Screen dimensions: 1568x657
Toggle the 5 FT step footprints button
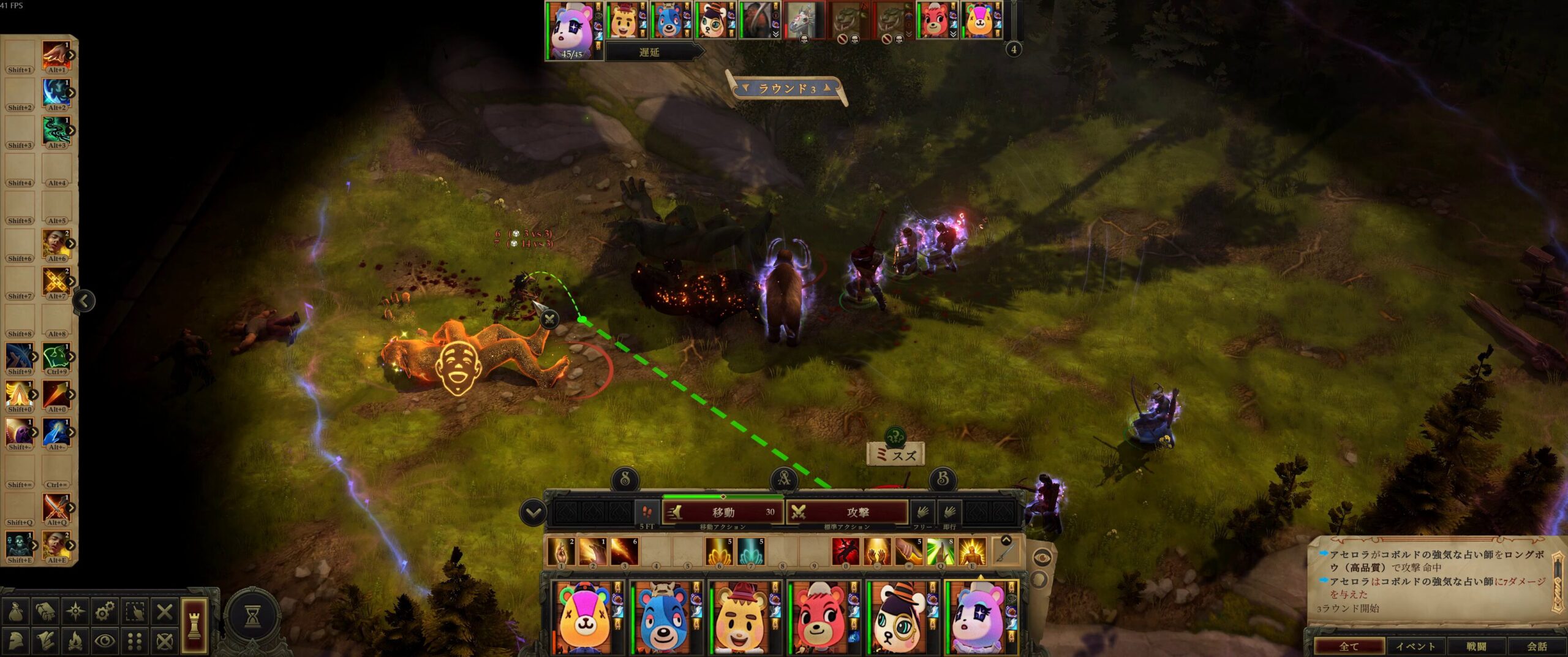click(647, 512)
